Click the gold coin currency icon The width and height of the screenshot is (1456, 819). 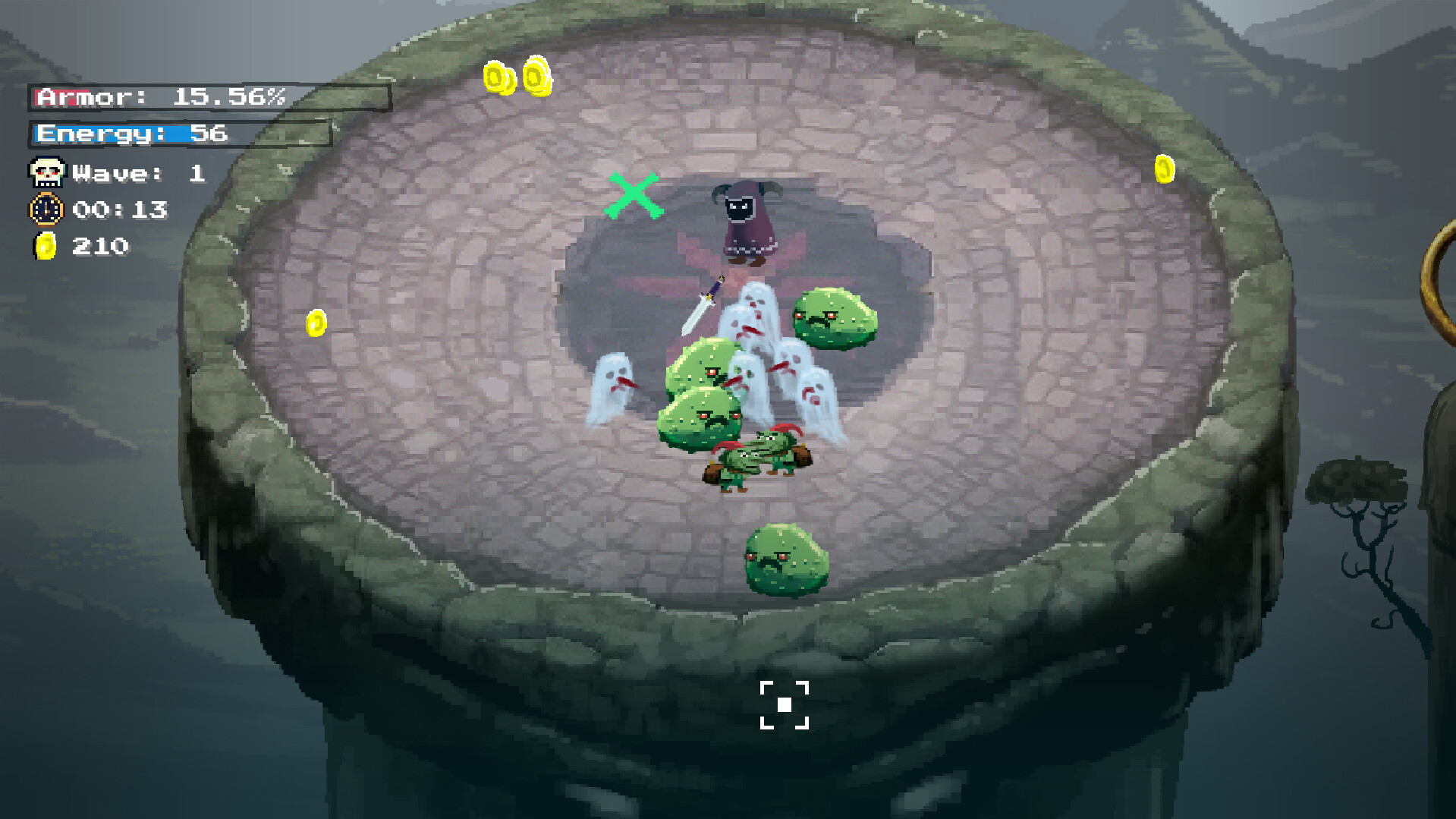44,245
